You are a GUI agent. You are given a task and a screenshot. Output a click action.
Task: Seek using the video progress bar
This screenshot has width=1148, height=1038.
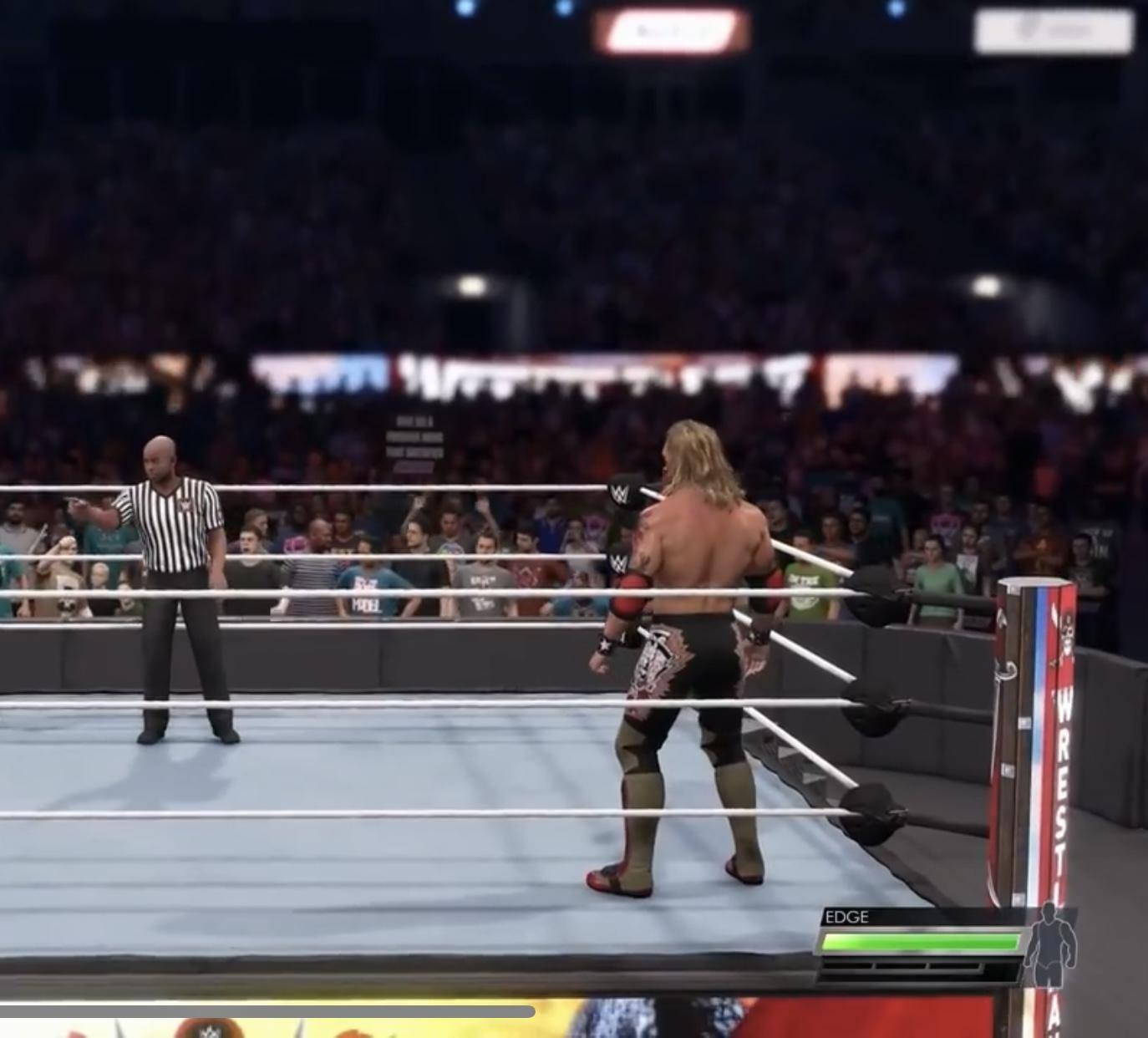coord(267,1012)
